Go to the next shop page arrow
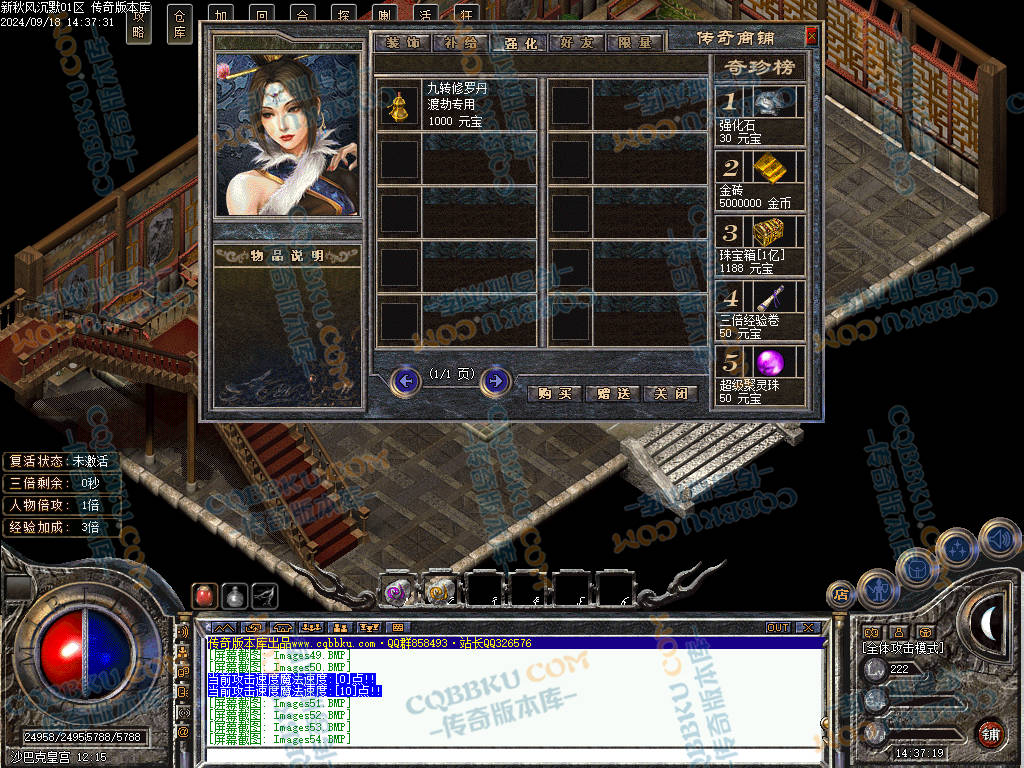 pos(496,381)
